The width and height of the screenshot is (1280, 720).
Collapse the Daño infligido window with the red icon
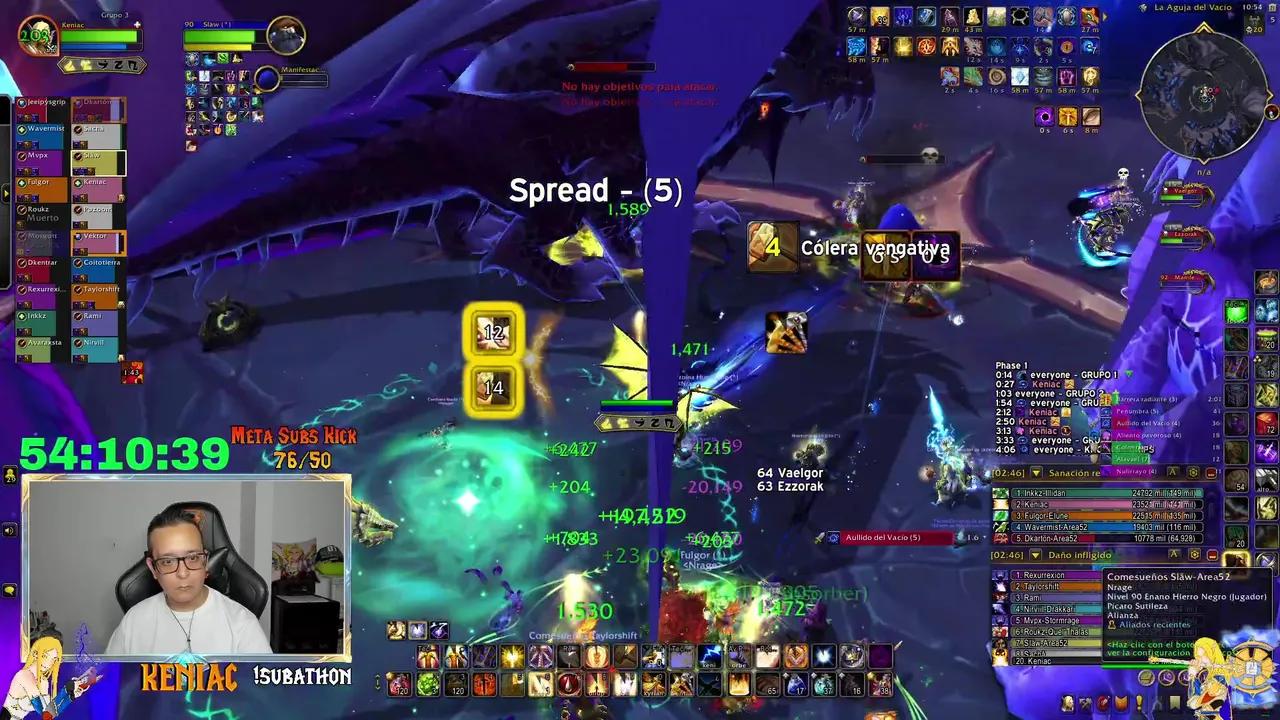[x=1211, y=554]
